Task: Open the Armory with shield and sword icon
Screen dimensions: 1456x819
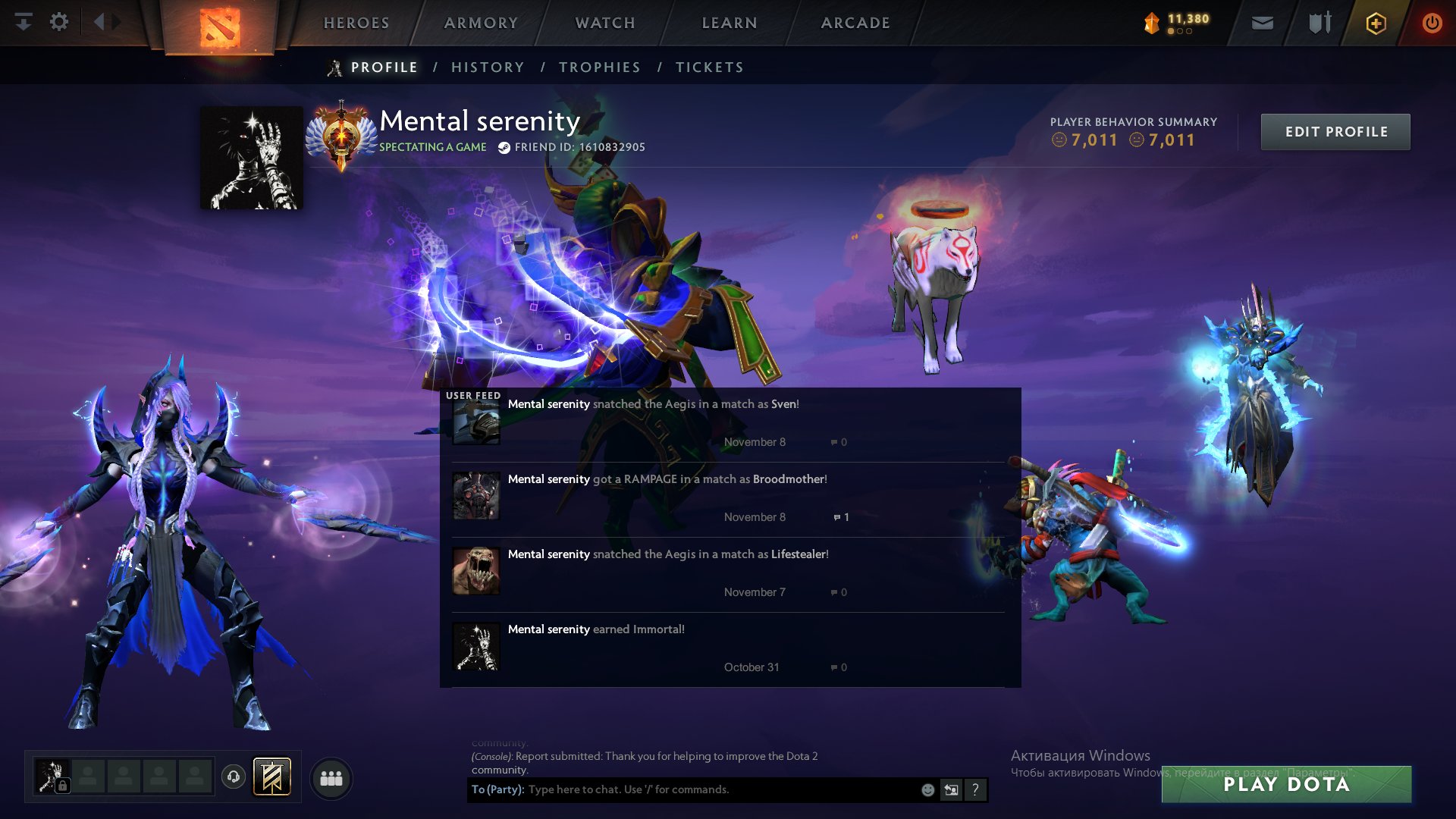Action: [1319, 23]
